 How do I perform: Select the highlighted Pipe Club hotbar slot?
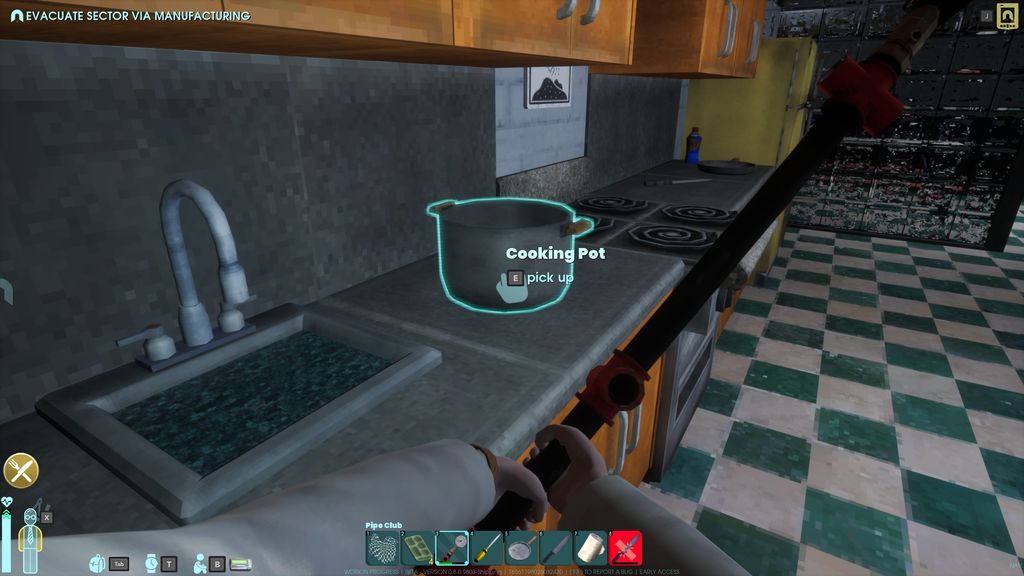(452, 548)
